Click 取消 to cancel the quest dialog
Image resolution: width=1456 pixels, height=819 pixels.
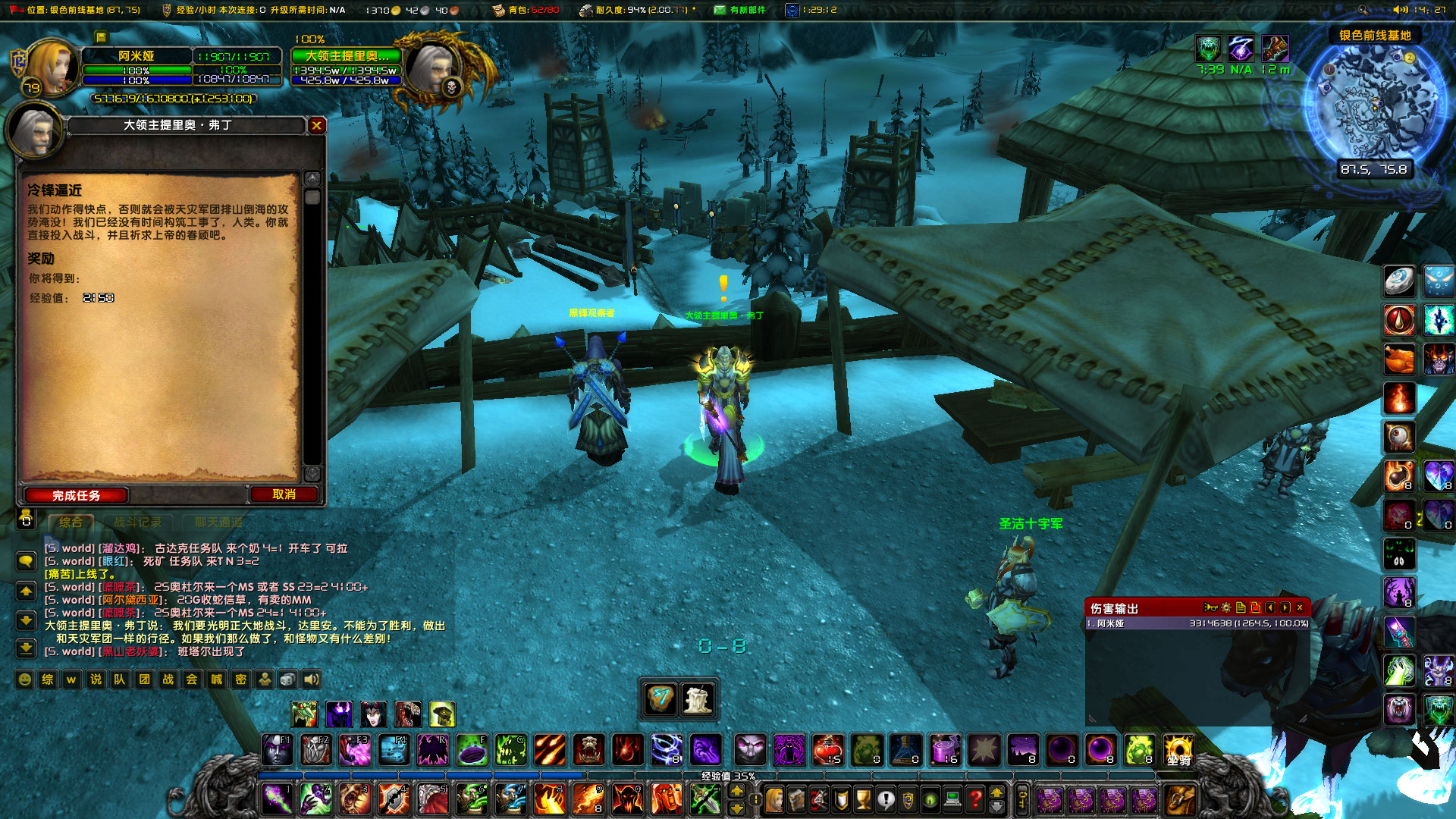point(284,494)
